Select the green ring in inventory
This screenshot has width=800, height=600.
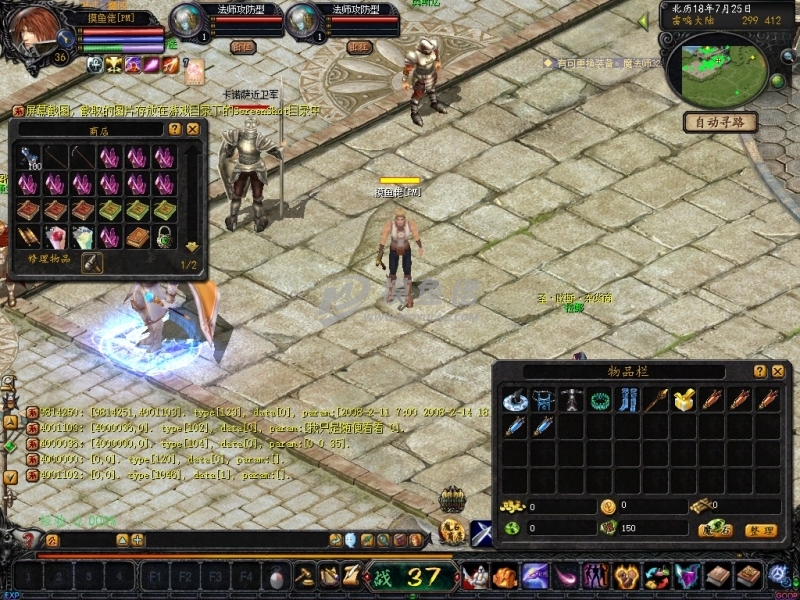pyautogui.click(x=600, y=401)
